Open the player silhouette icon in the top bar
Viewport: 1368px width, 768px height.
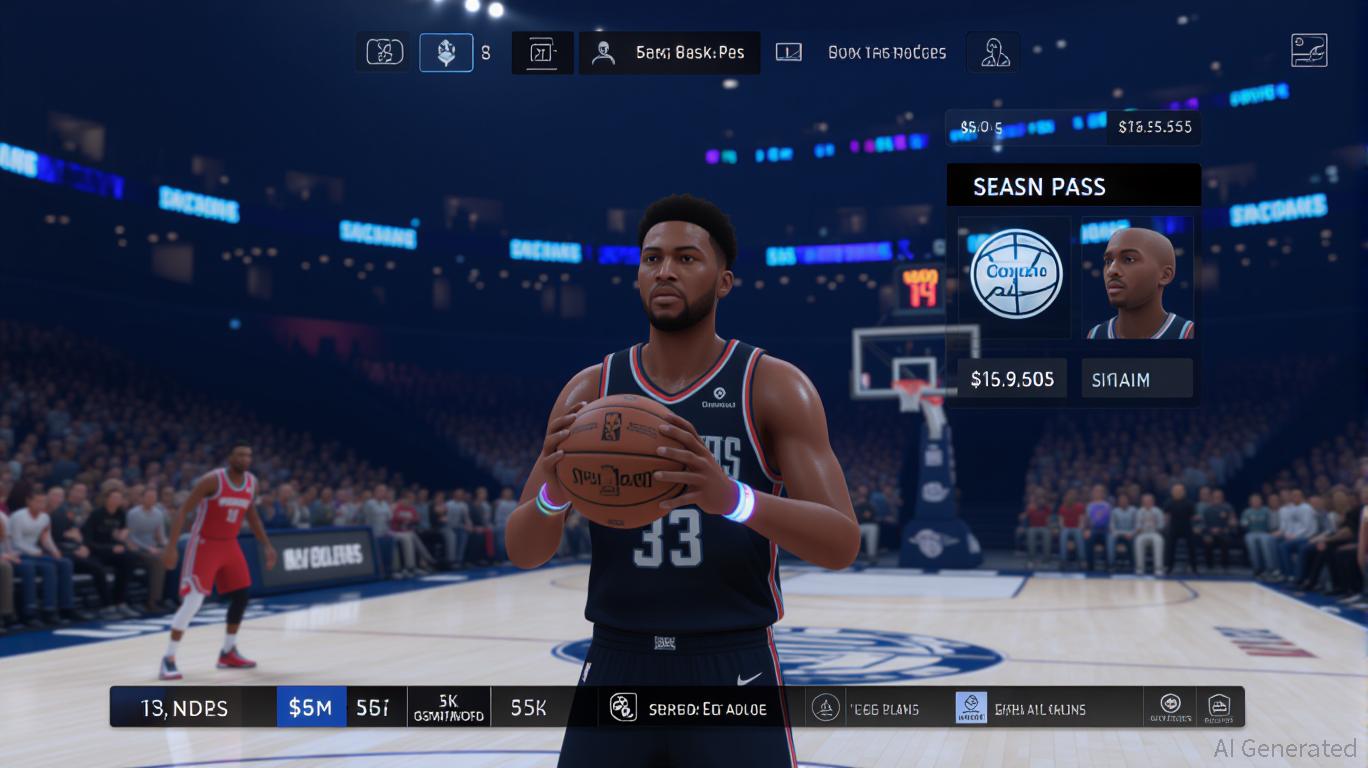(994, 53)
